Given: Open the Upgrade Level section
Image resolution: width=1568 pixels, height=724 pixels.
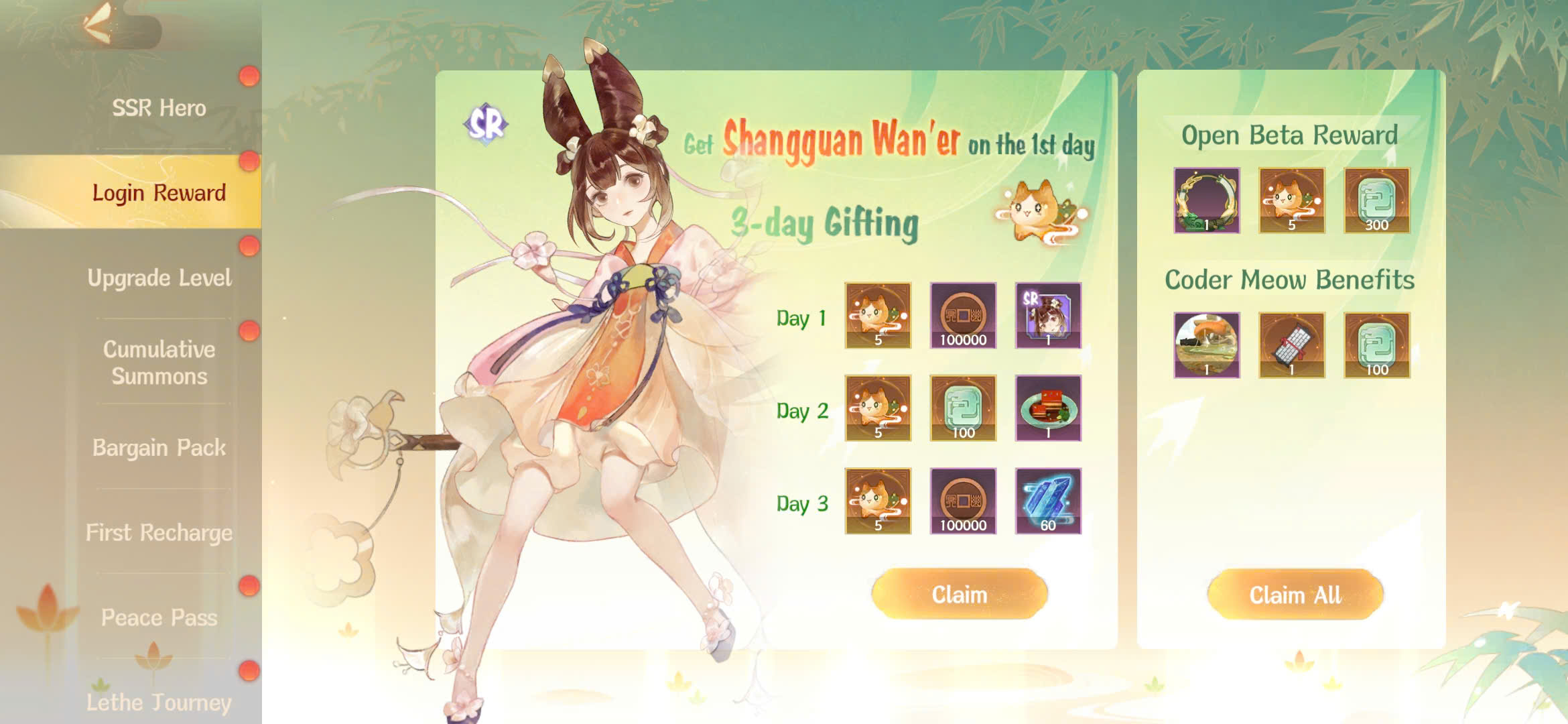Looking at the screenshot, I should [x=159, y=278].
